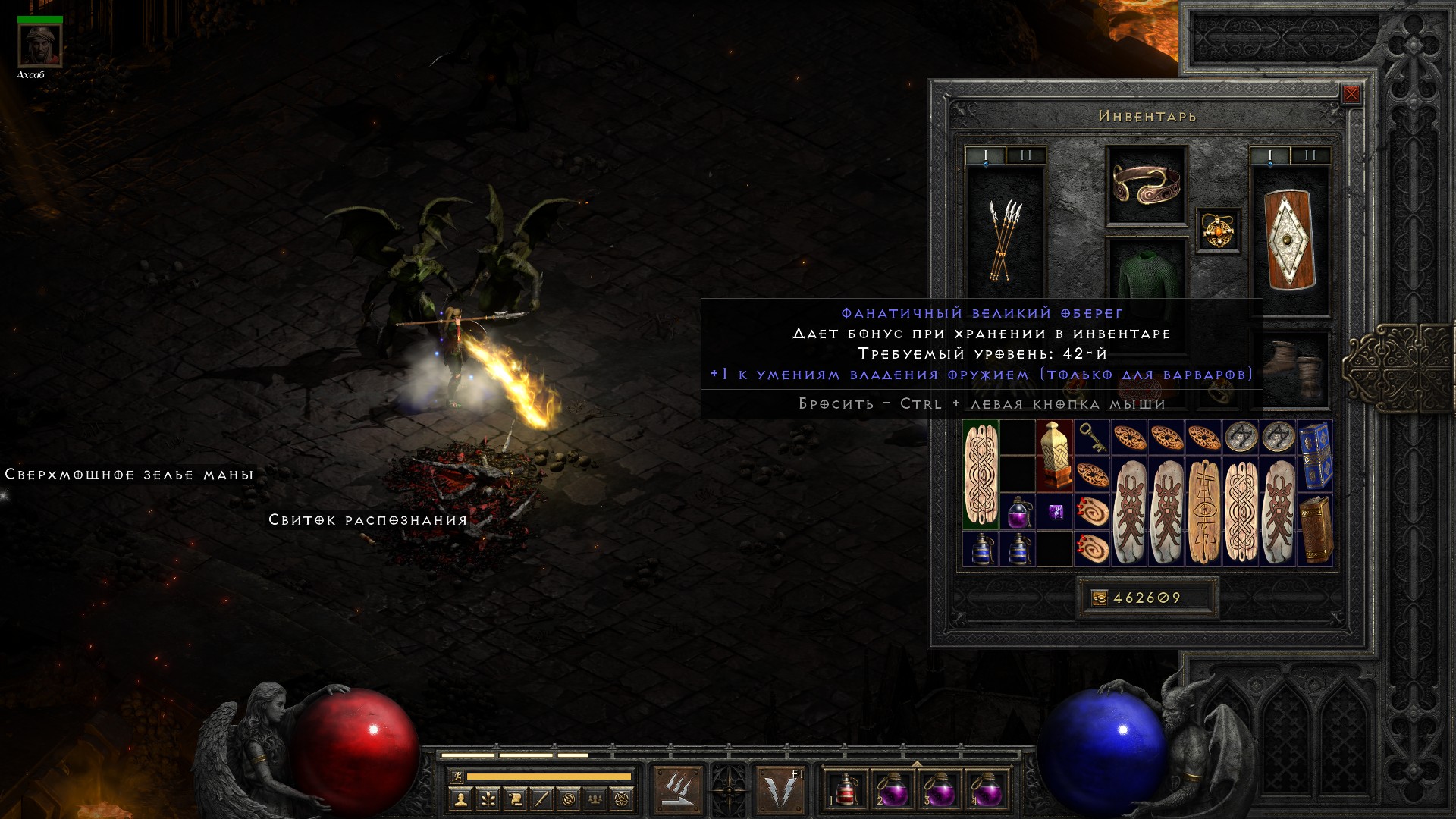The width and height of the screenshot is (1456, 819).
Task: Select the carved totem statue item
Action: point(1054,456)
